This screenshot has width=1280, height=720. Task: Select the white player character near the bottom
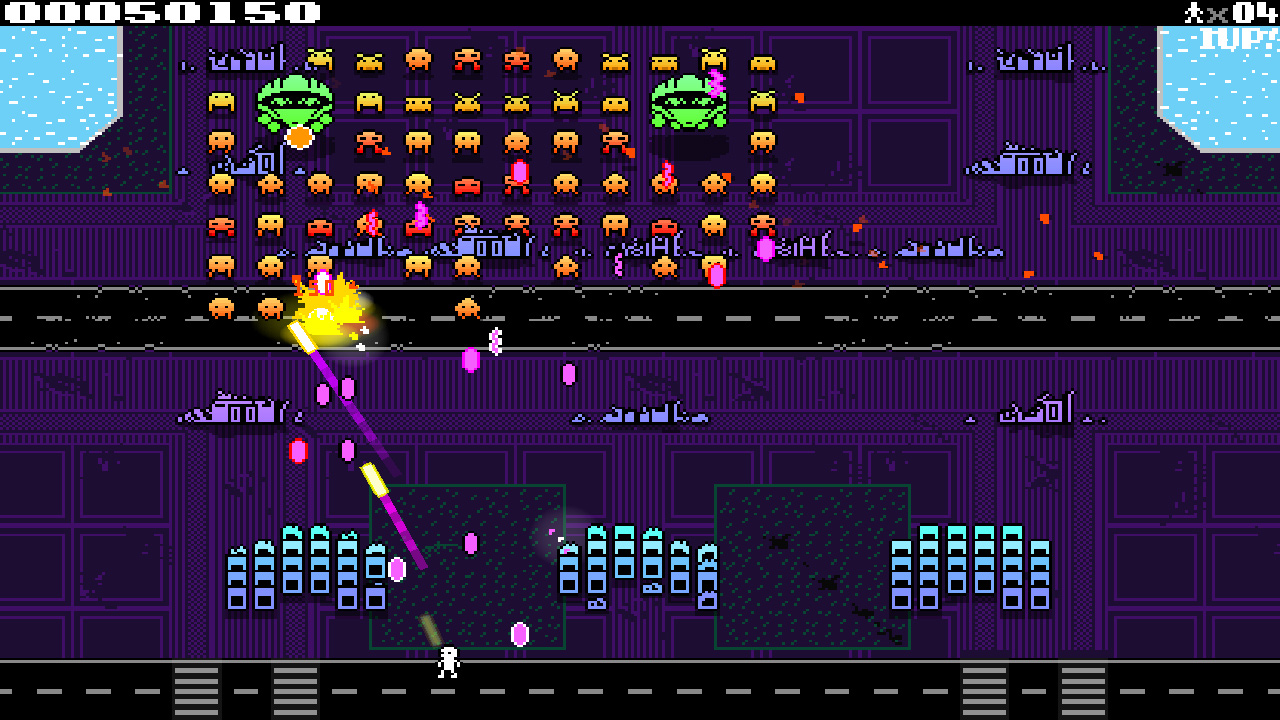pyautogui.click(x=447, y=663)
